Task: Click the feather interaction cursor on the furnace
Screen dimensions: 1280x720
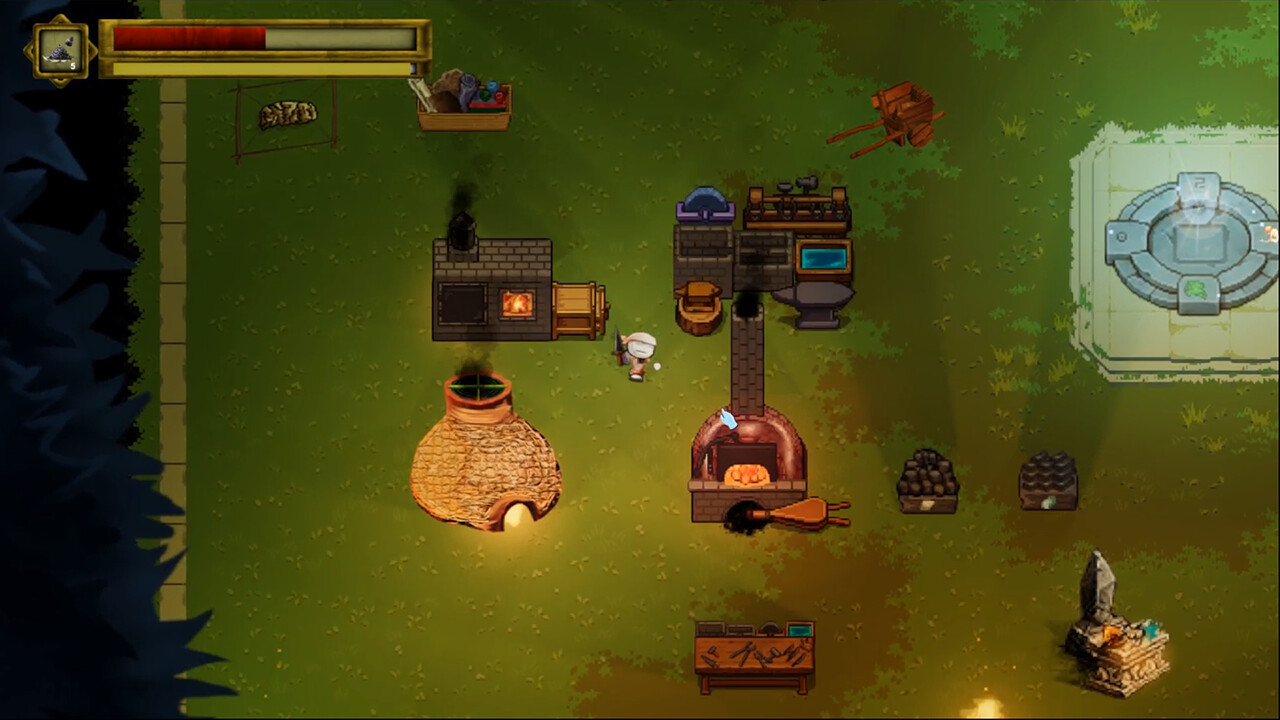Action: point(729,420)
